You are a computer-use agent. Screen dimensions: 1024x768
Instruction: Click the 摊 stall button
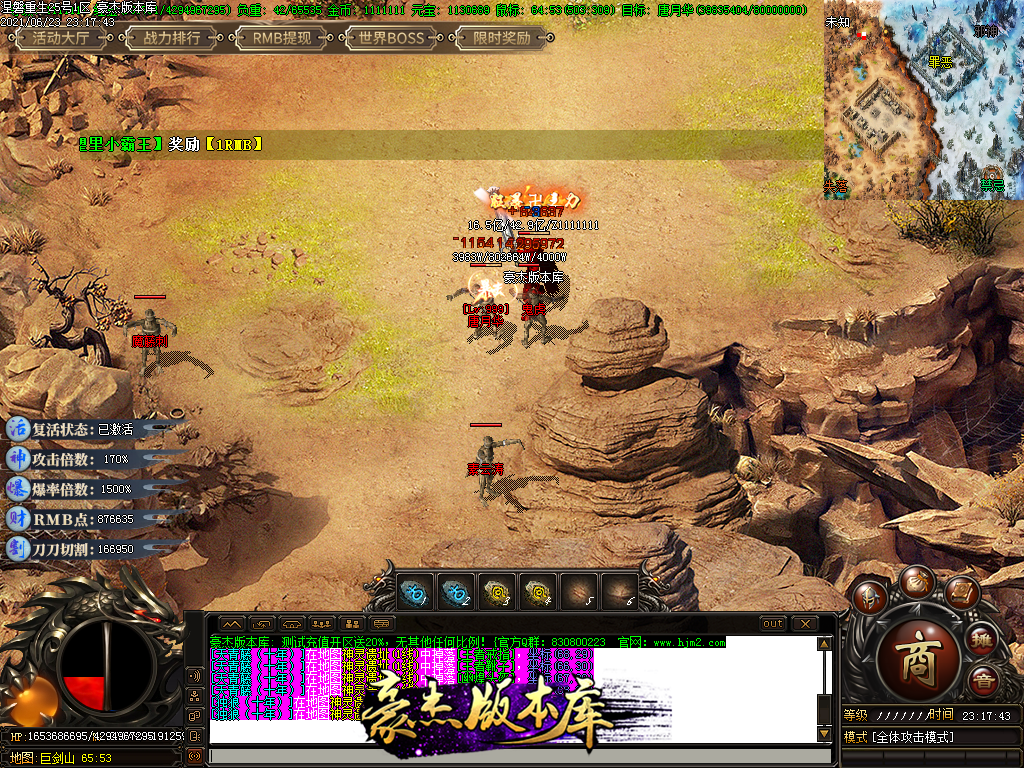click(983, 639)
